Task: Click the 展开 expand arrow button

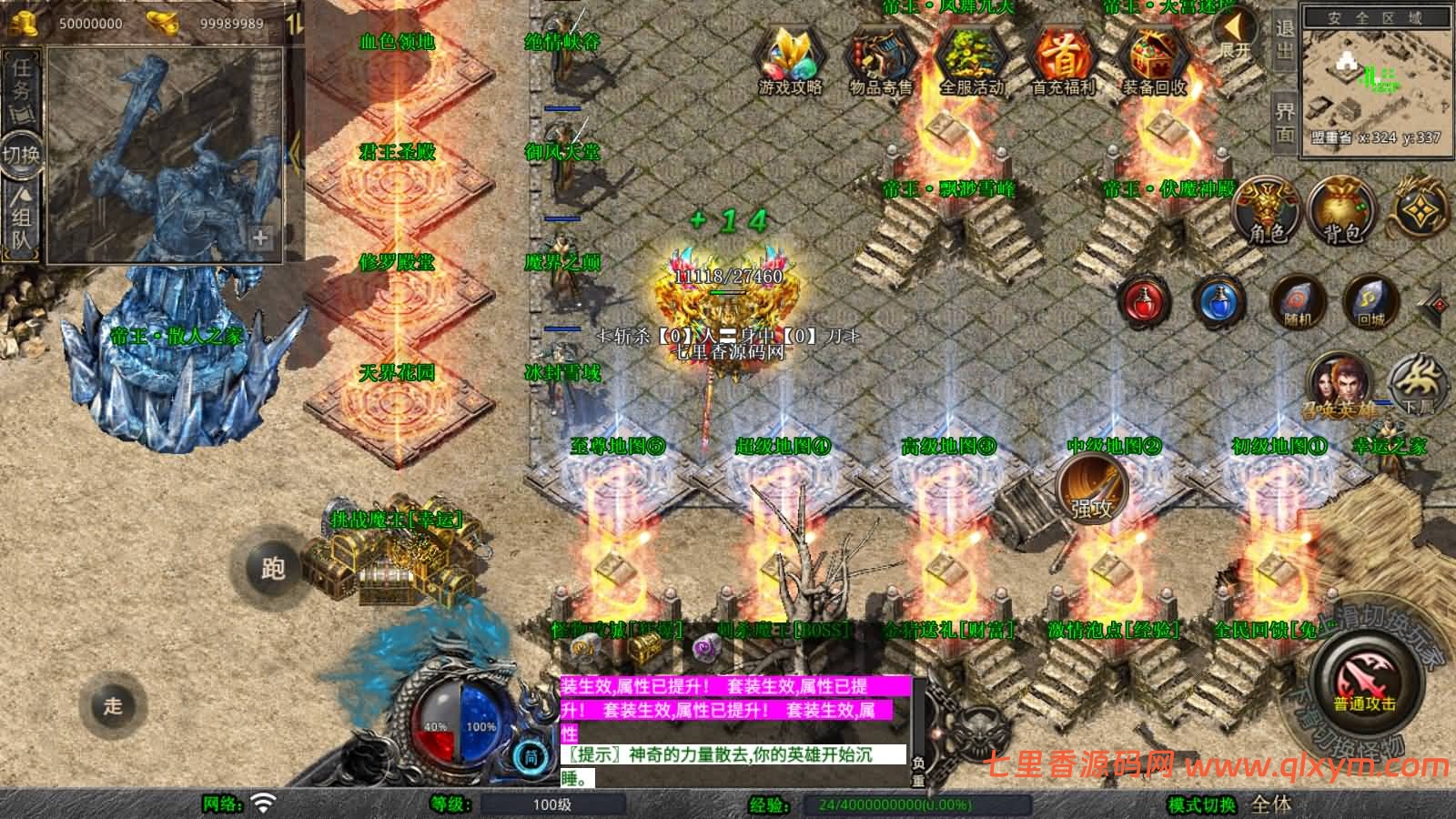Action: click(x=1237, y=33)
